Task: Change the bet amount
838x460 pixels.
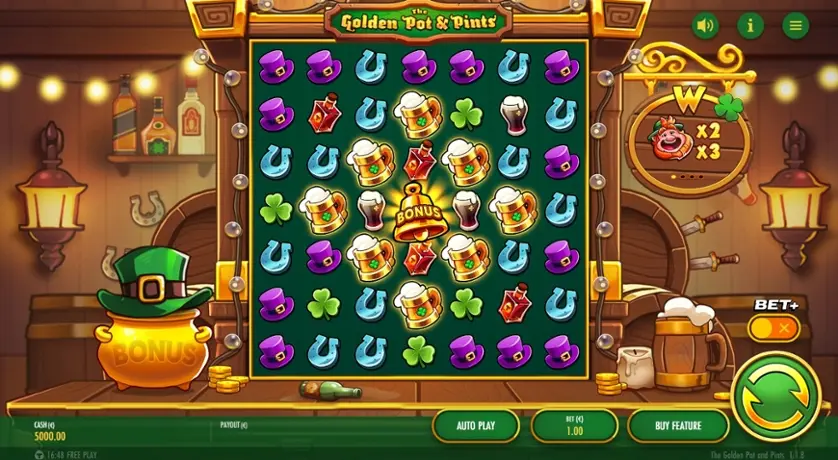Action: tap(574, 425)
